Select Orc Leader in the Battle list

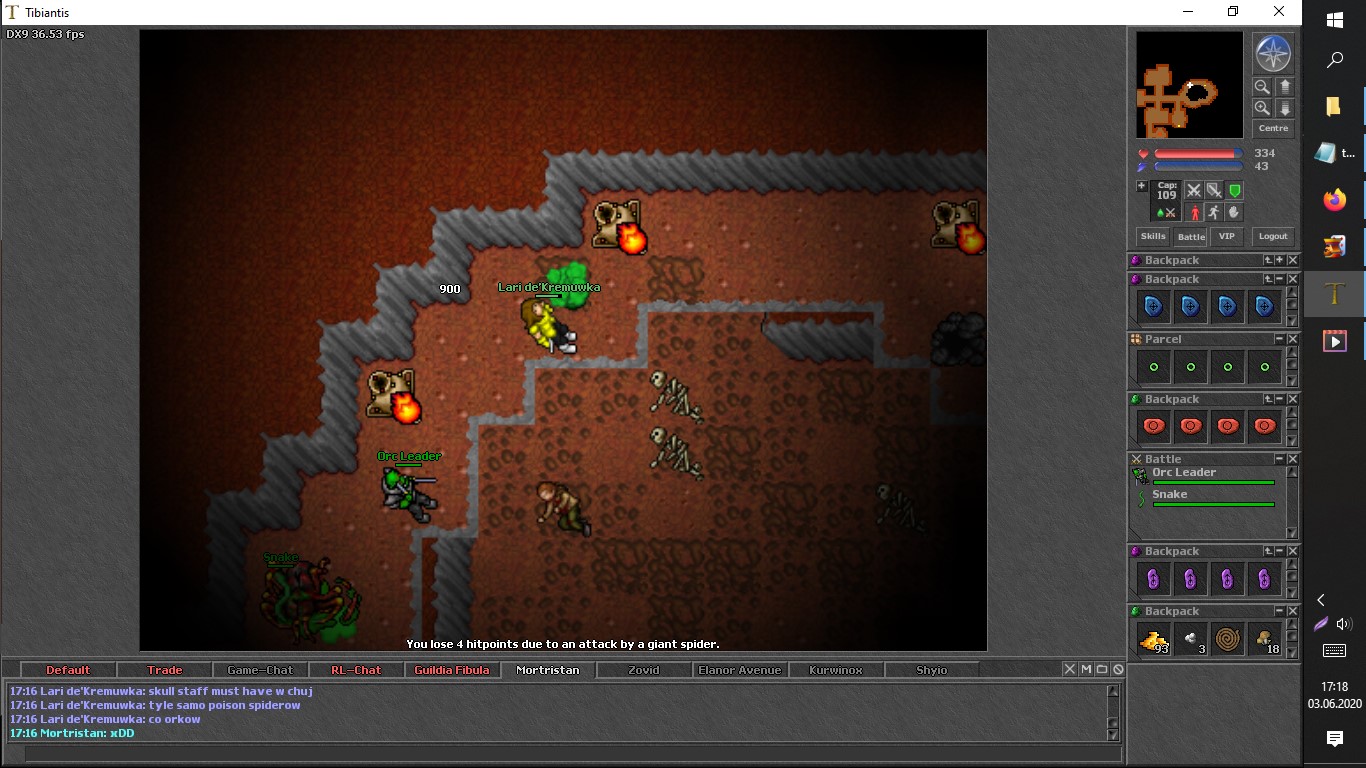pos(1184,473)
